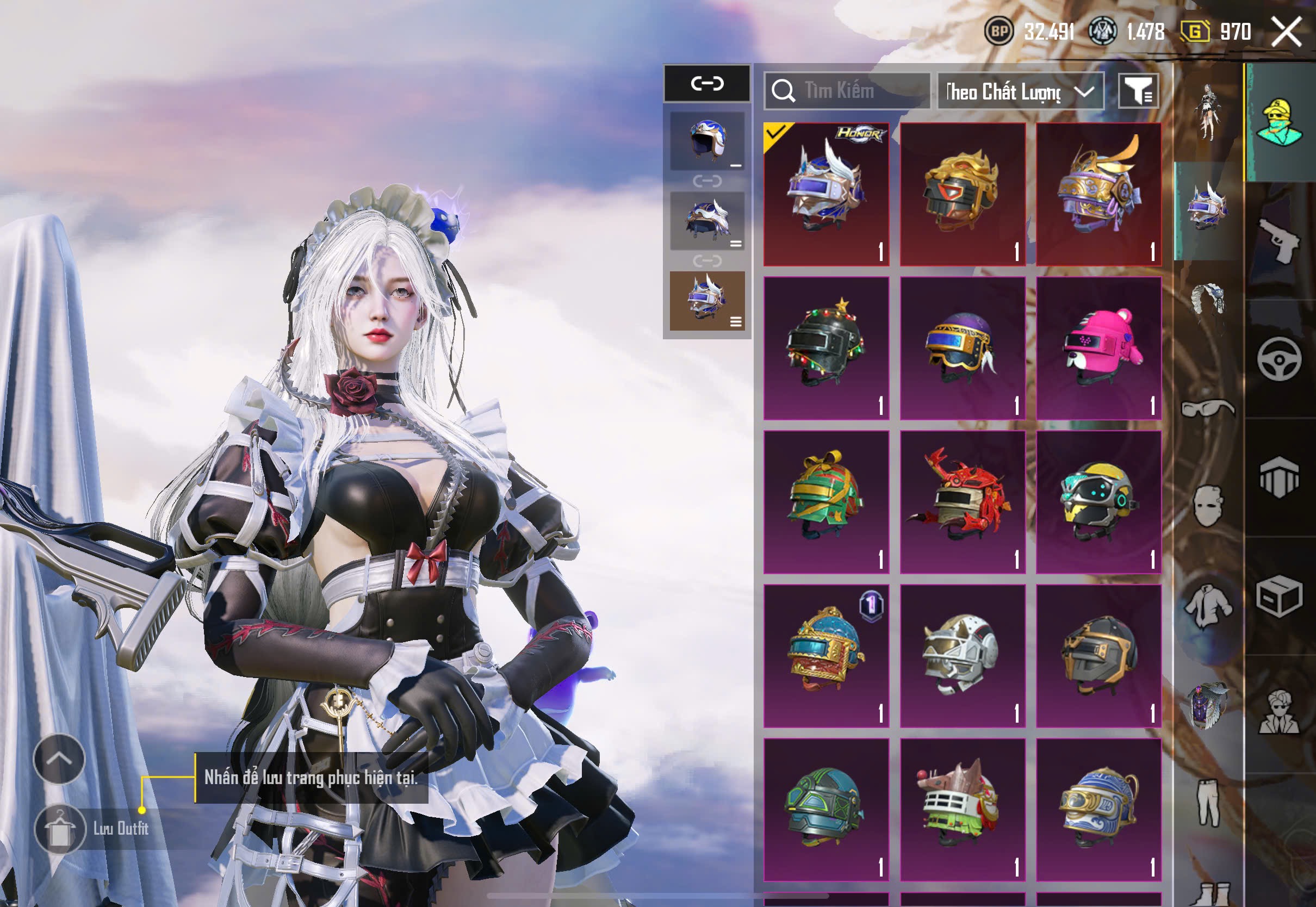Open the filter funnel options
The width and height of the screenshot is (1316, 907).
[1138, 91]
